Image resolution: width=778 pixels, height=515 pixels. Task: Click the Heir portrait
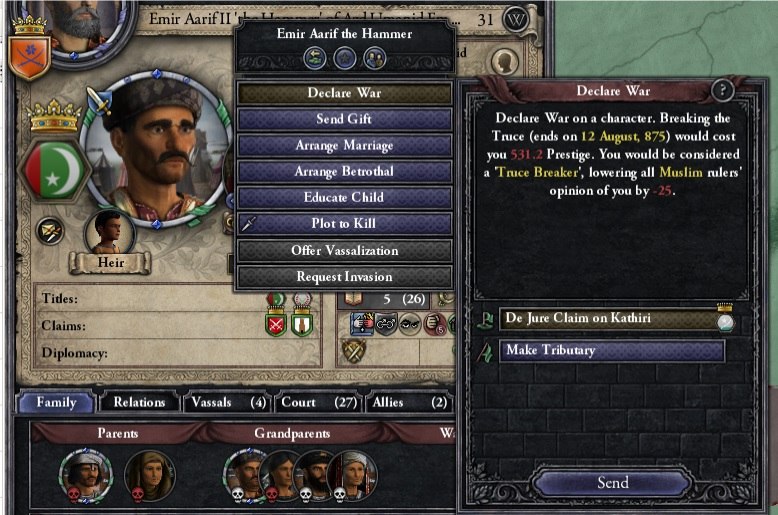click(109, 234)
